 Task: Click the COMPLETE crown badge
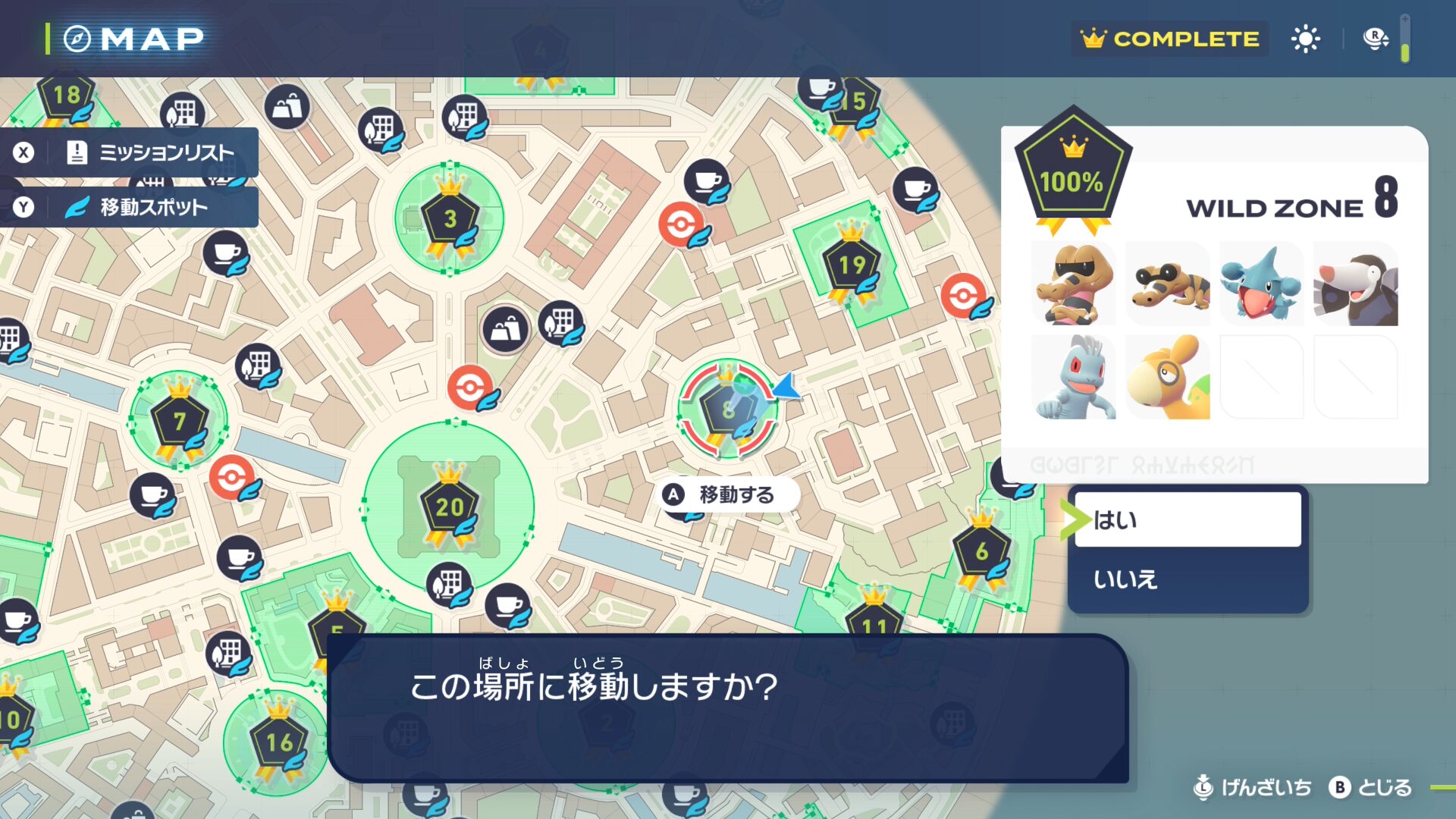point(1170,39)
